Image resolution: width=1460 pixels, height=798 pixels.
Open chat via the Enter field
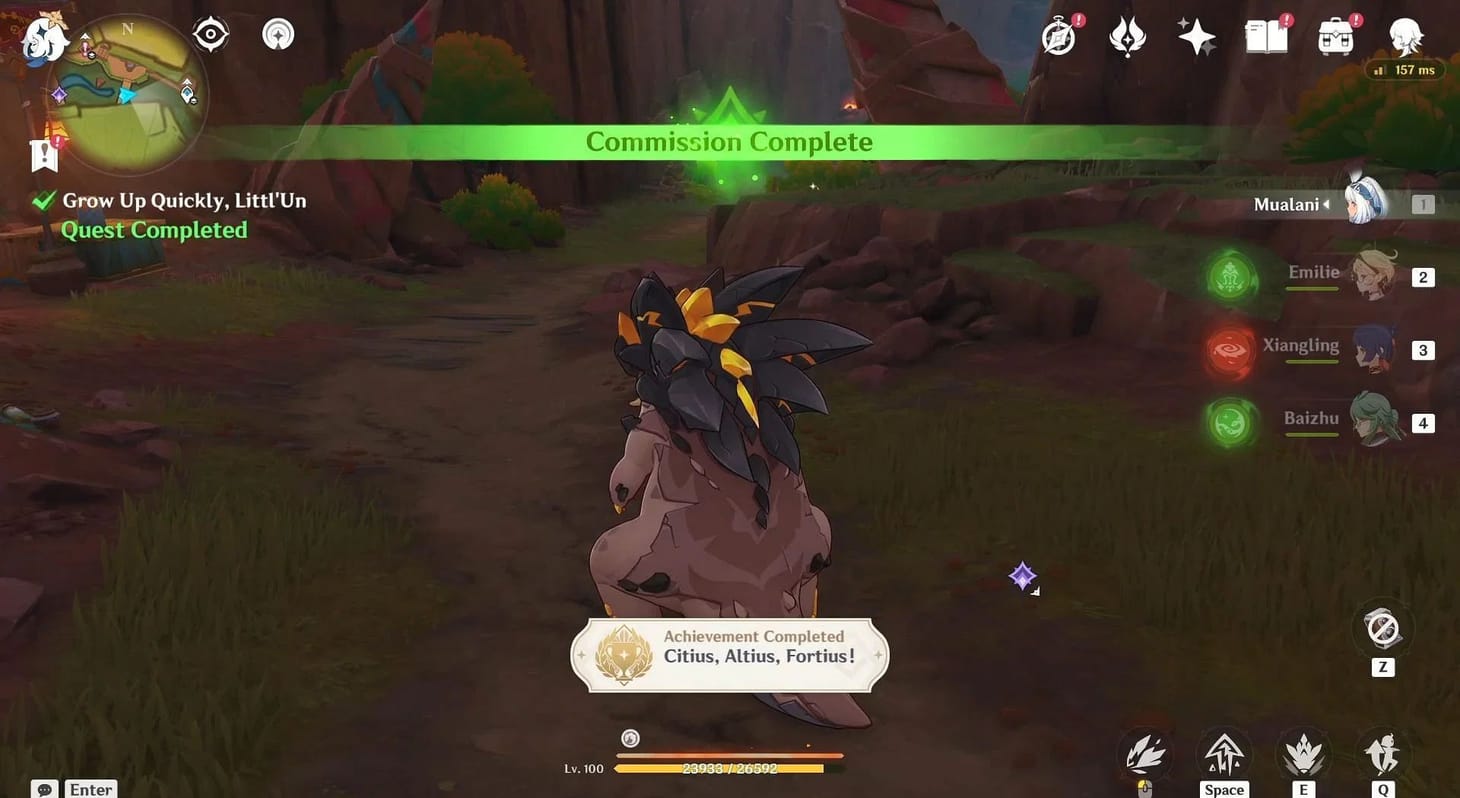coord(89,789)
